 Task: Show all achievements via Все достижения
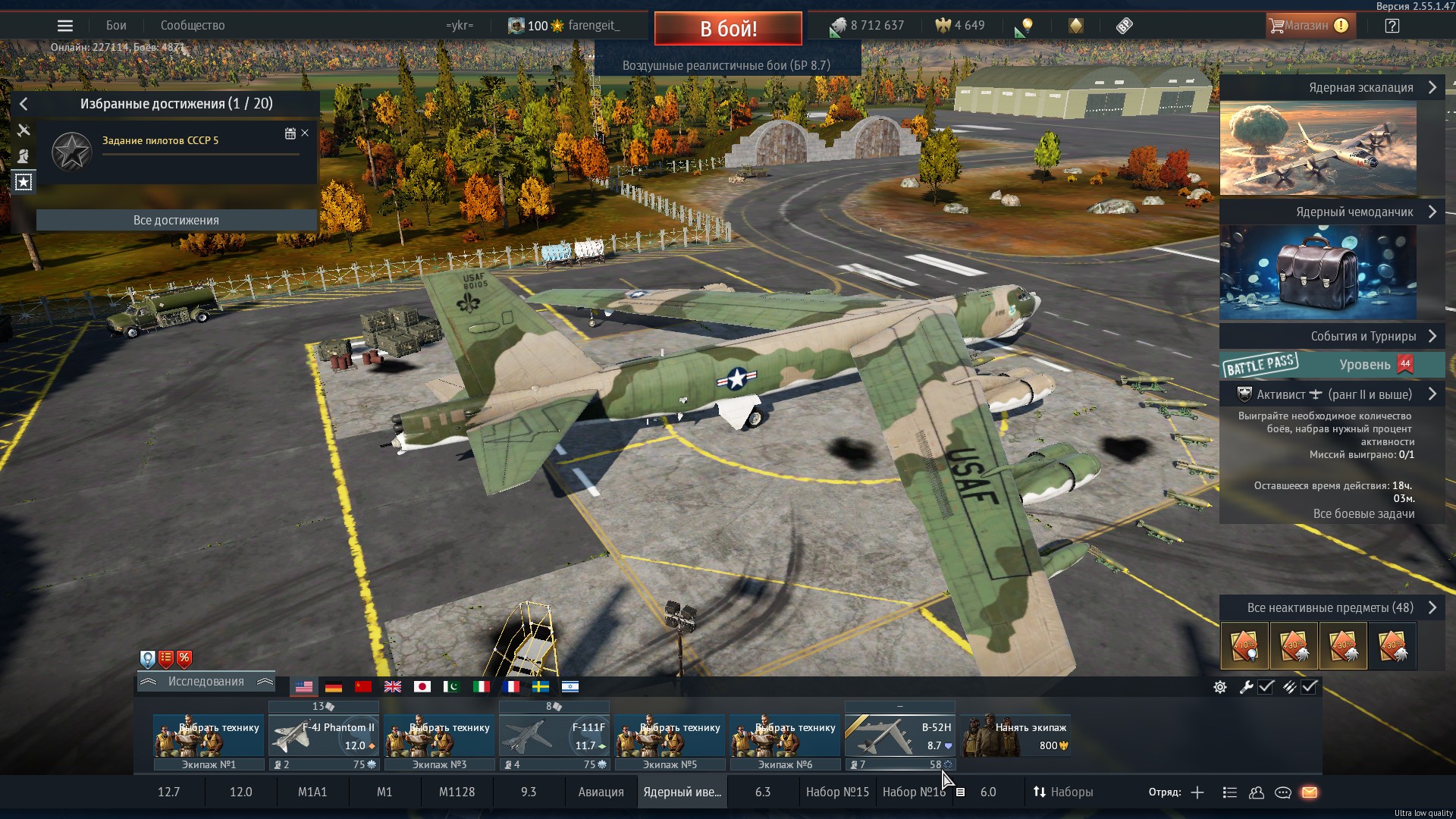pyautogui.click(x=176, y=220)
